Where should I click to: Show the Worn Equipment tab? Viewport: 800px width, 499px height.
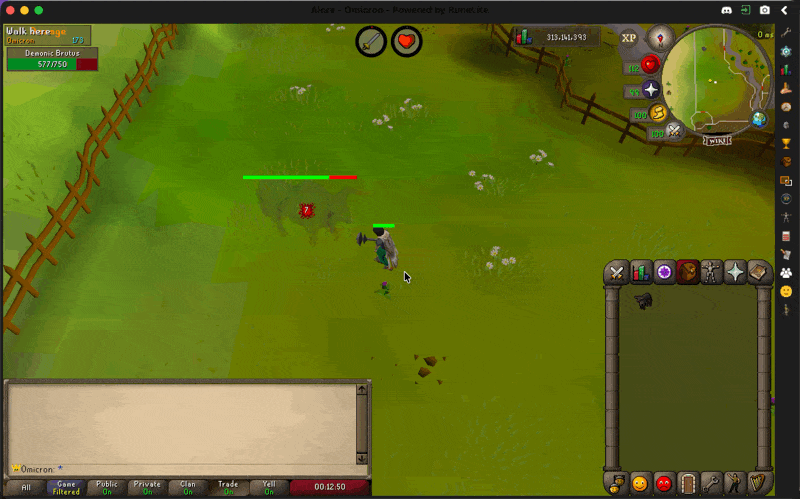tap(711, 272)
